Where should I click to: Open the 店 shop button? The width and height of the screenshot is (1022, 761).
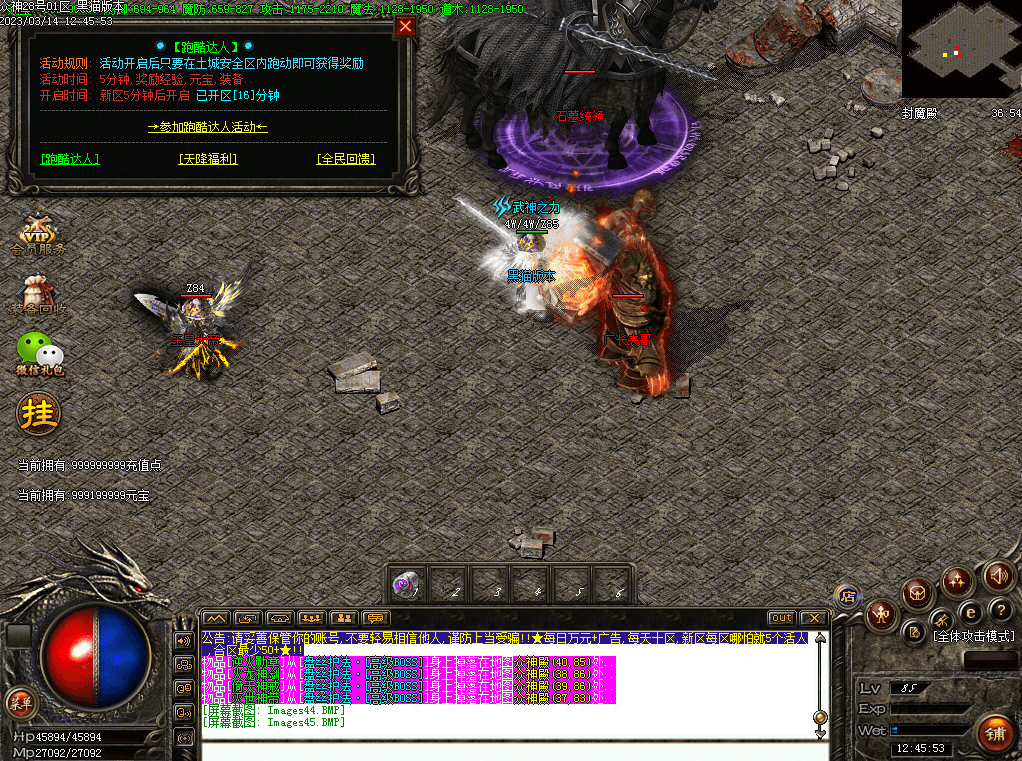point(847,596)
